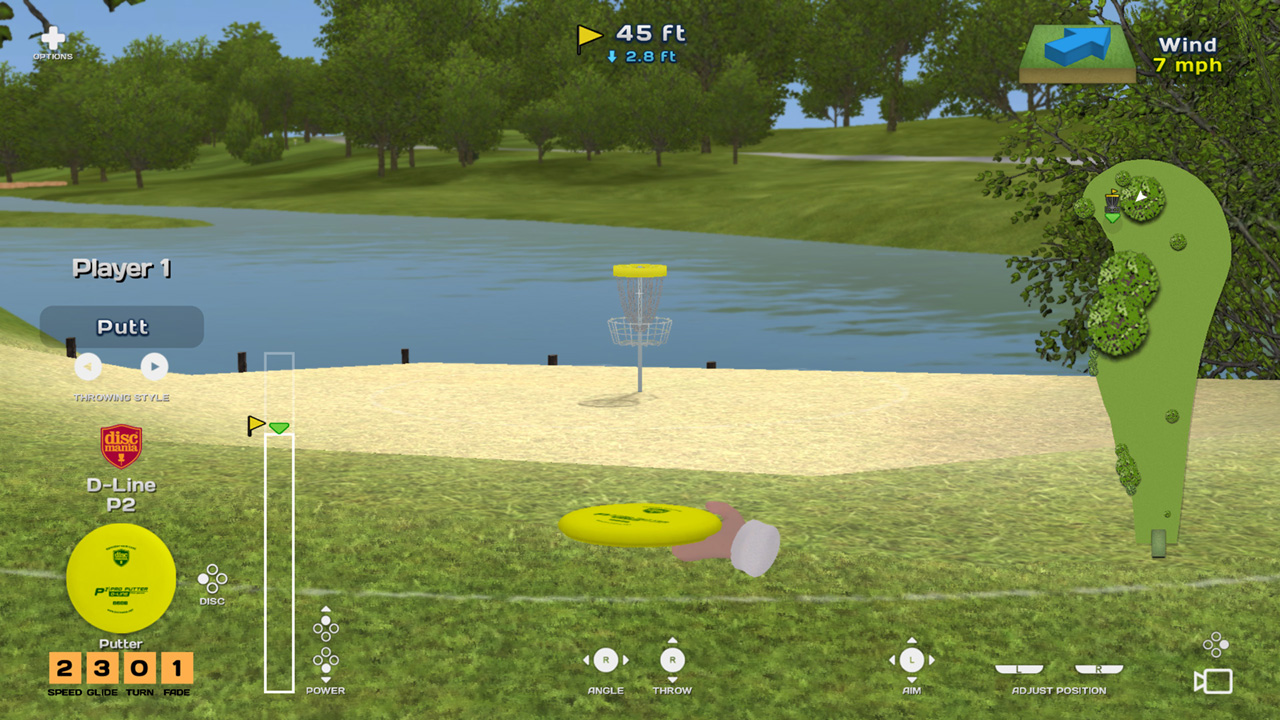Viewport: 1280px width, 720px height.
Task: Click the green power meter marker
Action: (x=279, y=427)
